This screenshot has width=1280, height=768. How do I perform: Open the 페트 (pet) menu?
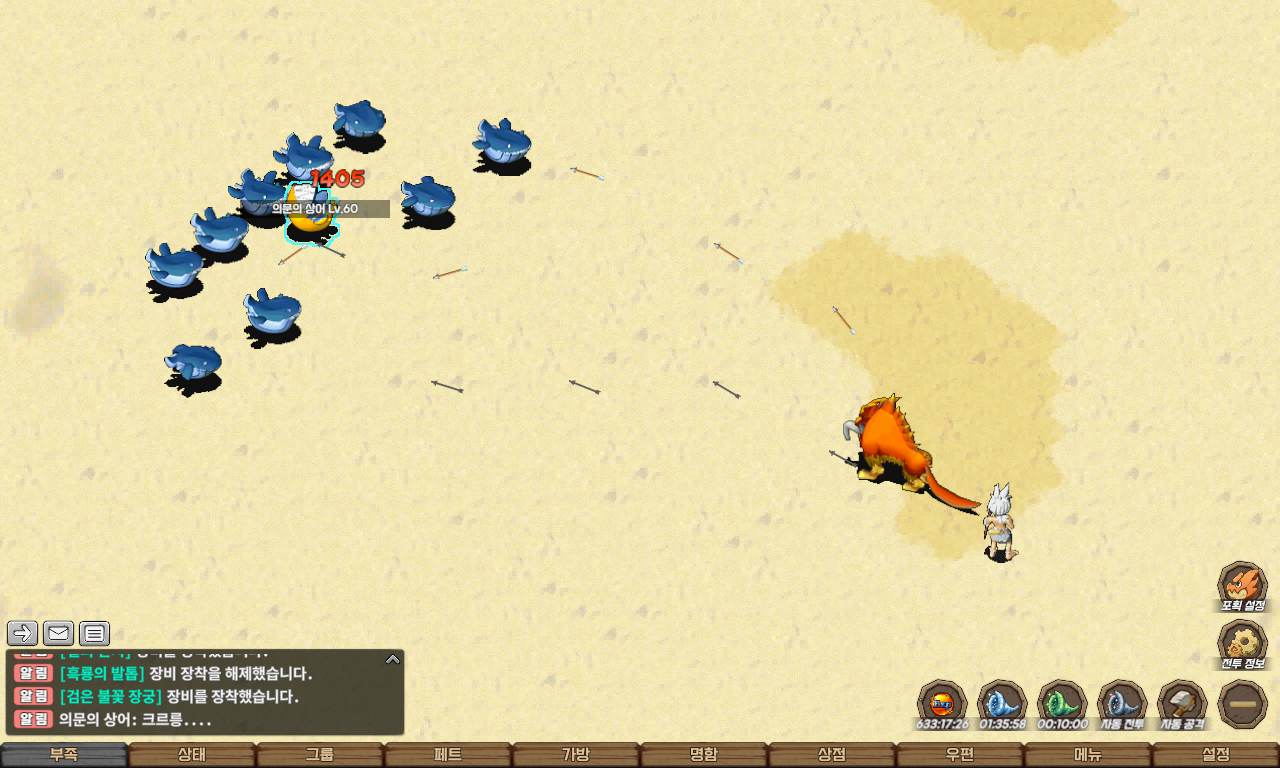point(448,755)
